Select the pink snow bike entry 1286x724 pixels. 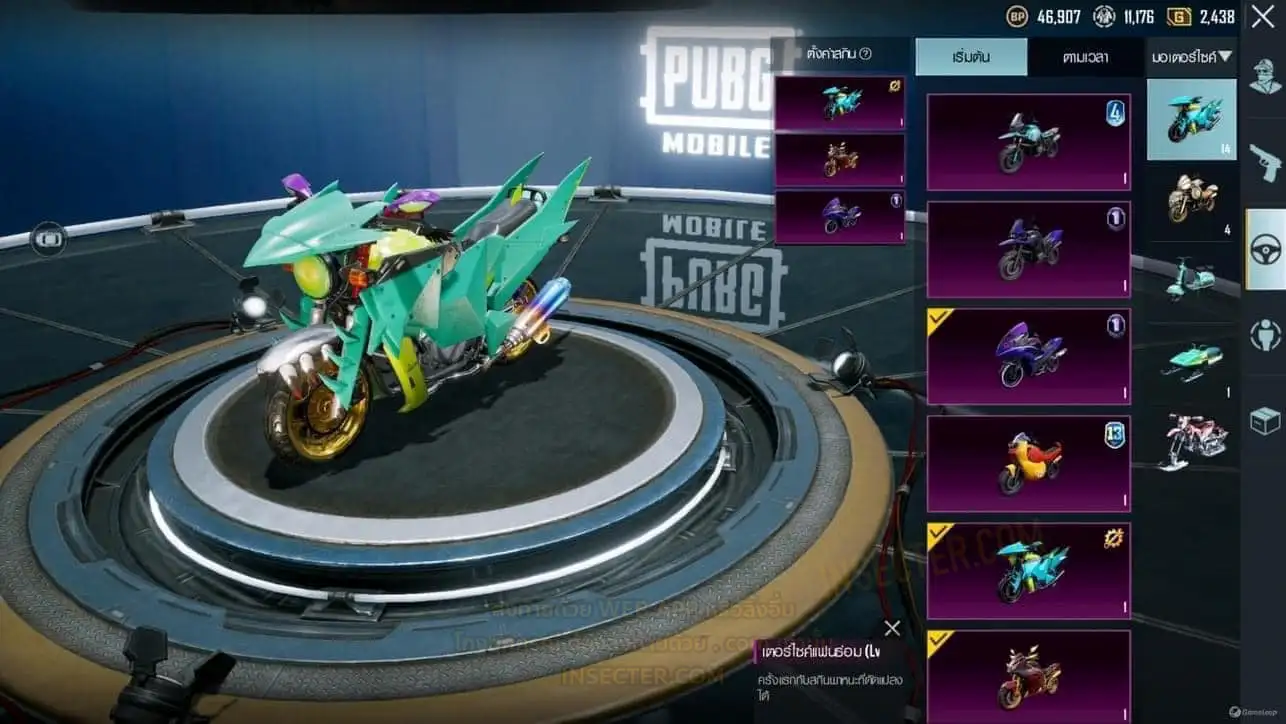click(x=1192, y=441)
